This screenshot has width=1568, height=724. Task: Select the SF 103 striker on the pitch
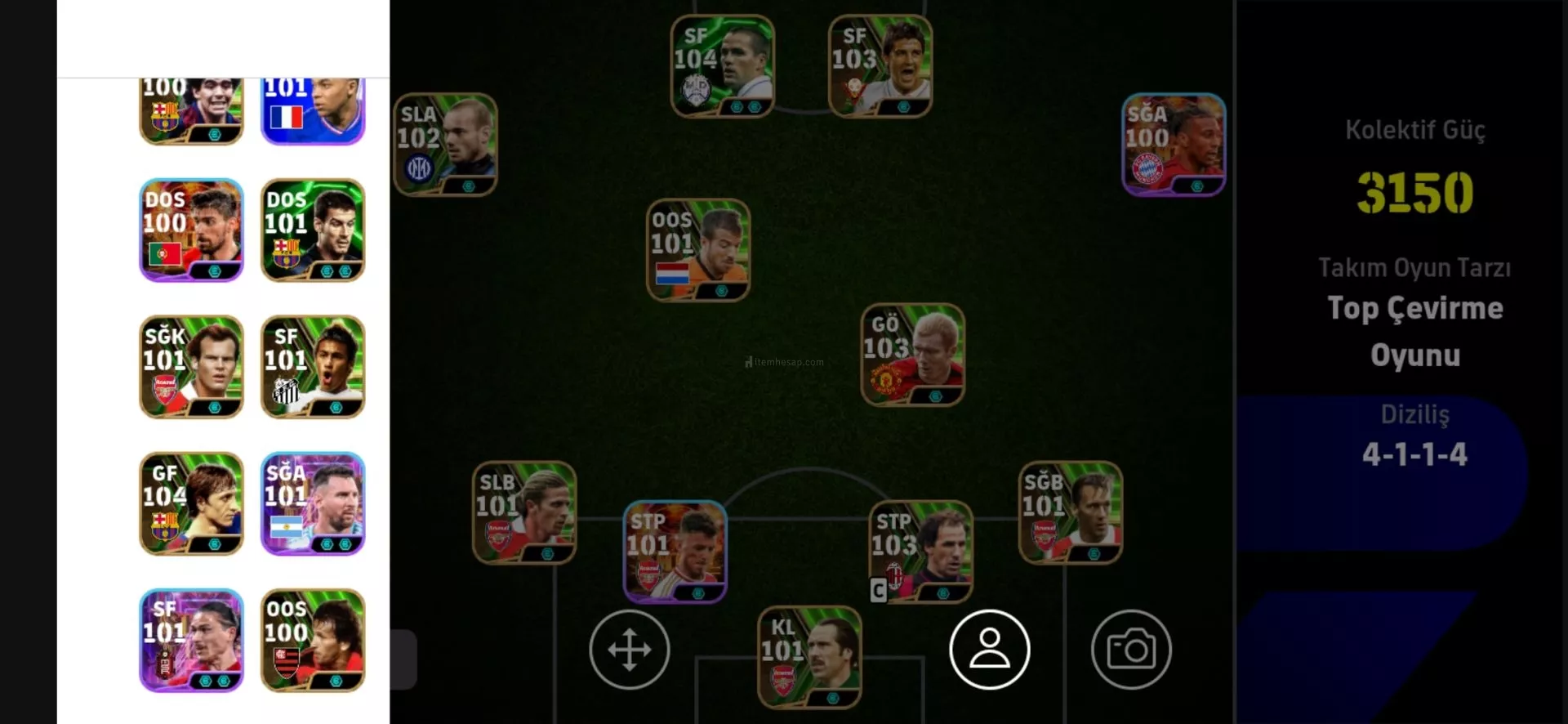point(880,66)
